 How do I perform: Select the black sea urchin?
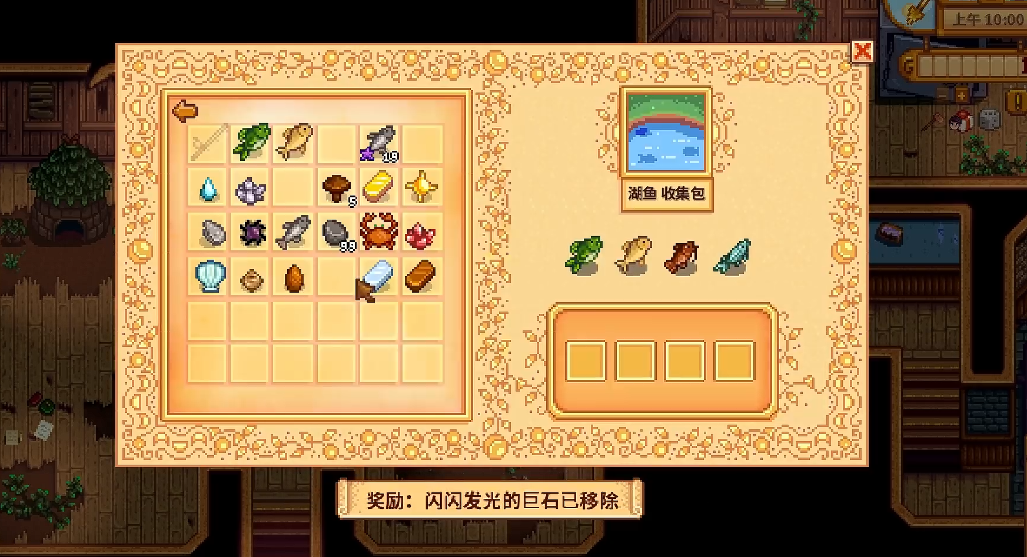(251, 232)
